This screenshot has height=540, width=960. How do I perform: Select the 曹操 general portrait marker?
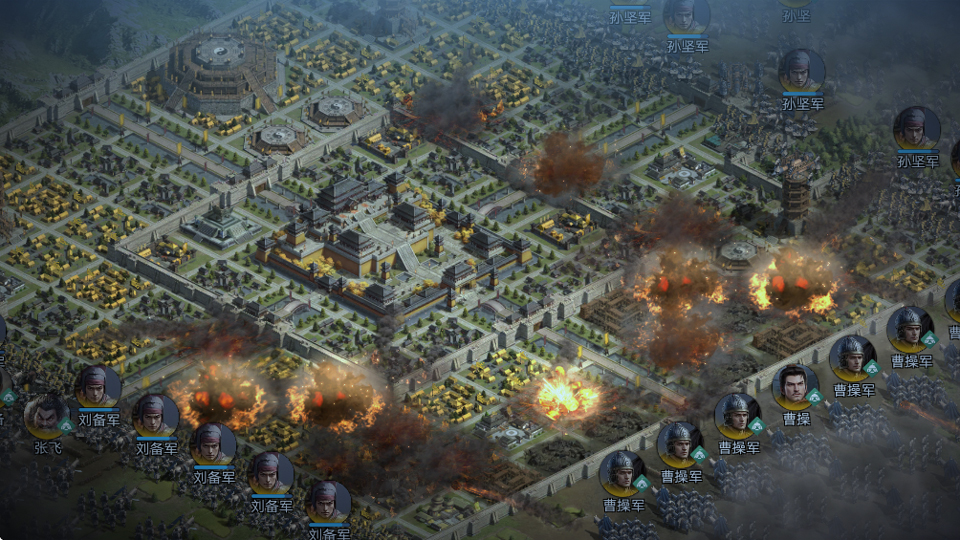coord(795,388)
